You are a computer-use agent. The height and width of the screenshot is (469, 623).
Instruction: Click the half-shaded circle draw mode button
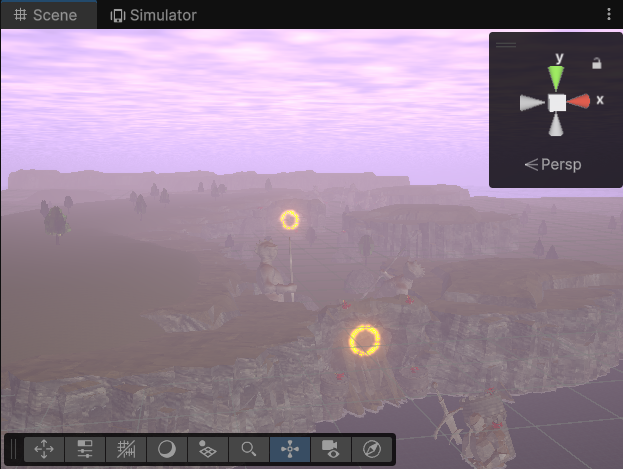click(167, 449)
